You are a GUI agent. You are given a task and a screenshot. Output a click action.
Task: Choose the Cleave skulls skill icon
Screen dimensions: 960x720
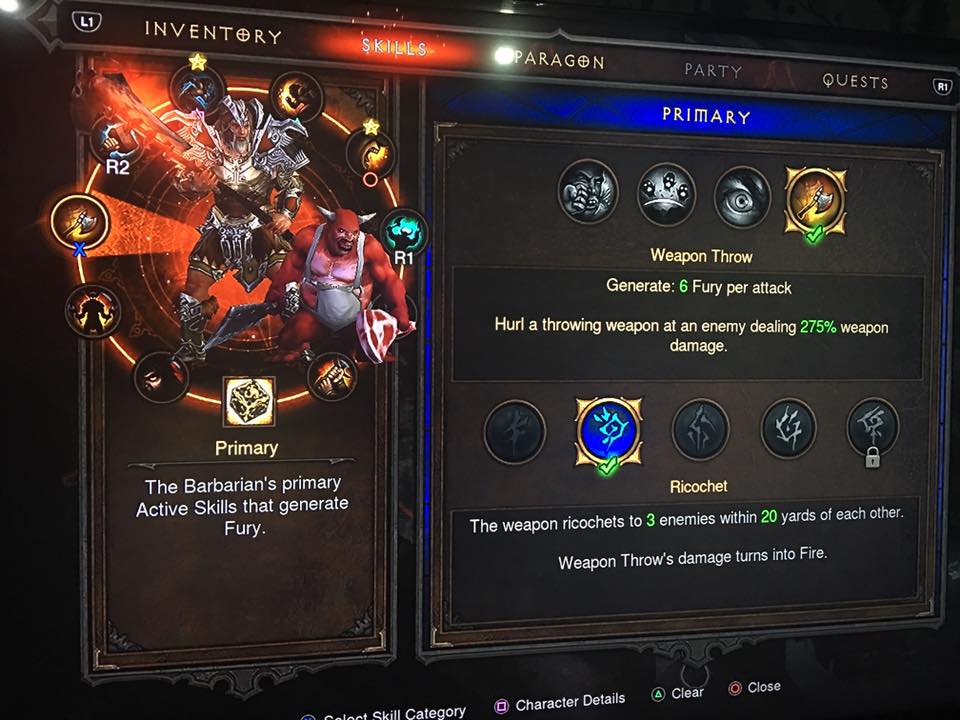[666, 194]
